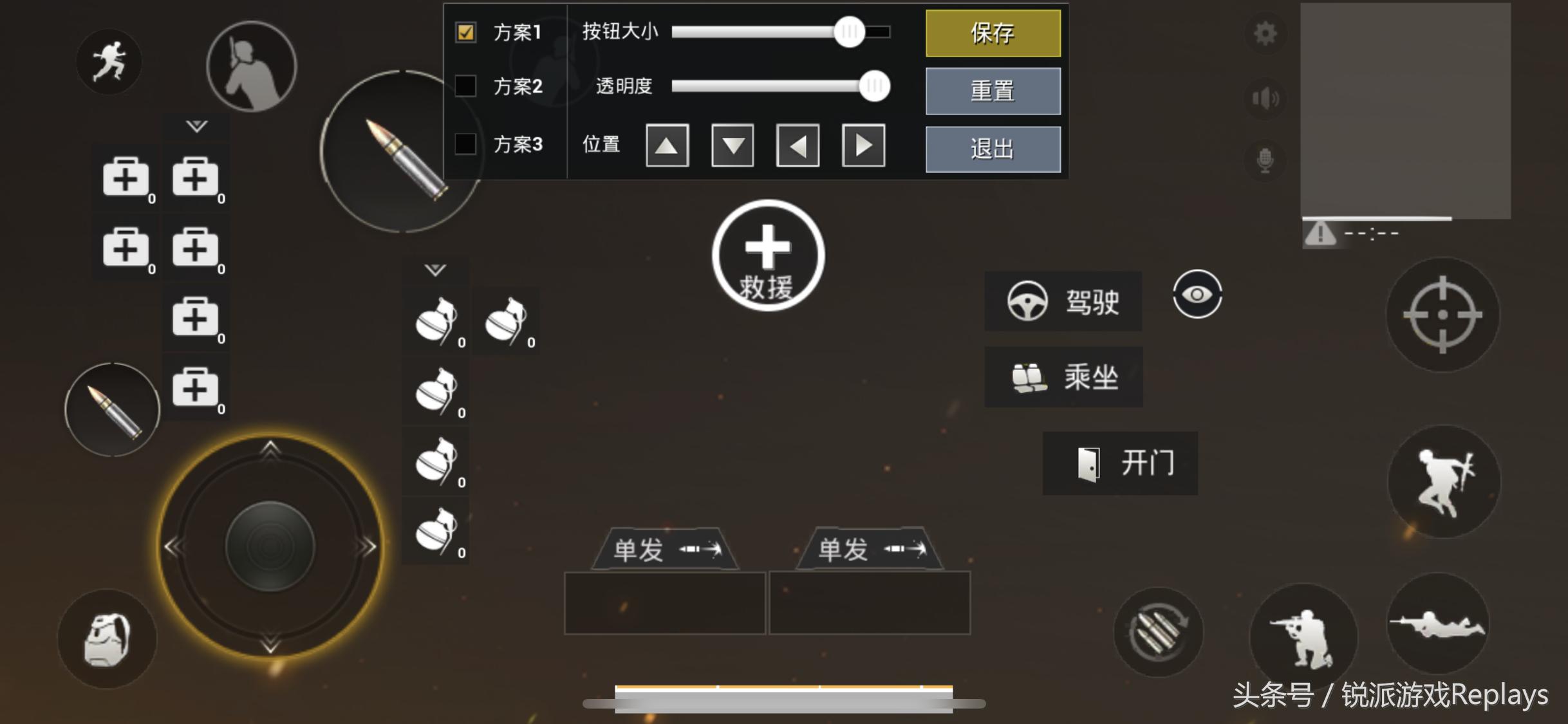Tap the backpack icon
1568x724 pixels.
[108, 637]
